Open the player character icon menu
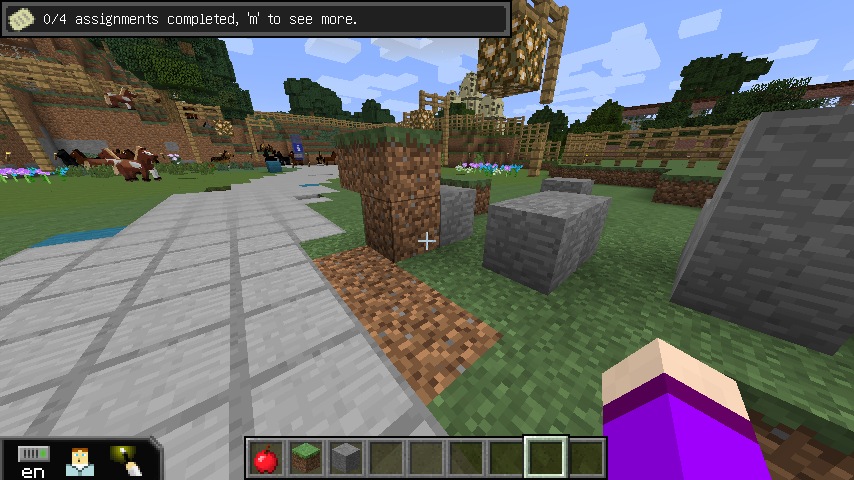Screen dimensions: 854x480 tap(80, 461)
